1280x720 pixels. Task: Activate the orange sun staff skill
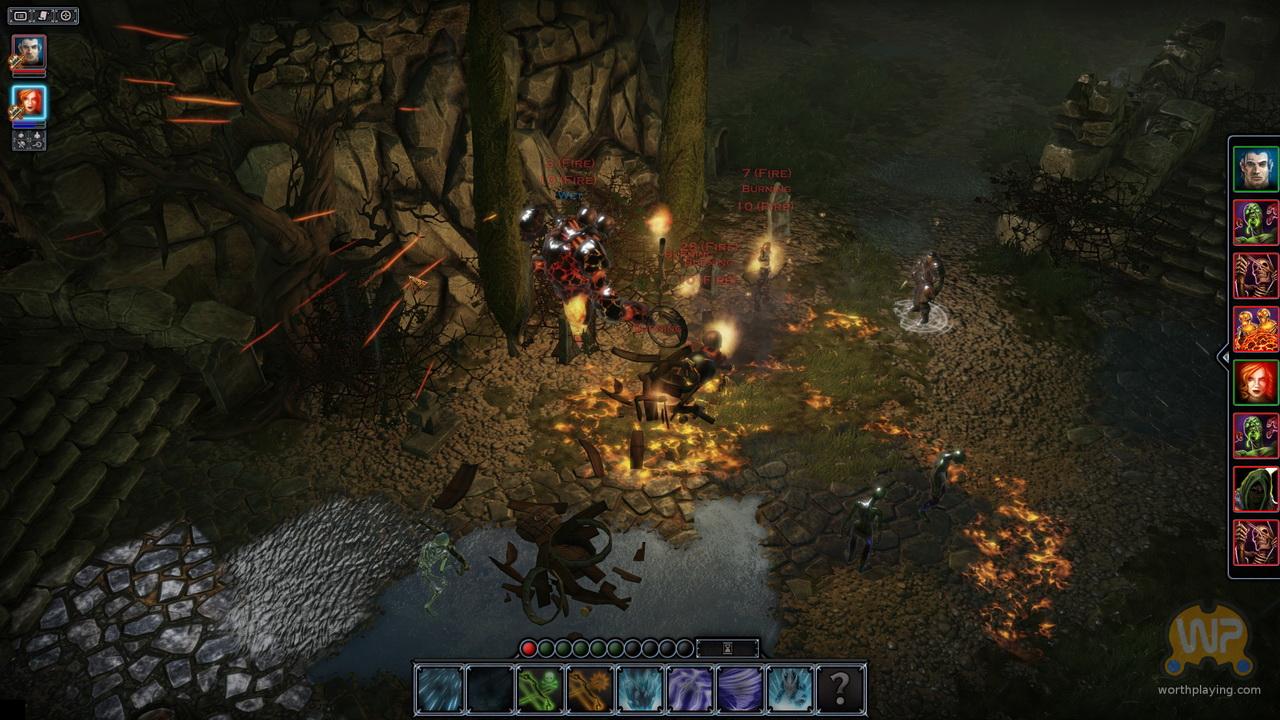click(x=590, y=690)
